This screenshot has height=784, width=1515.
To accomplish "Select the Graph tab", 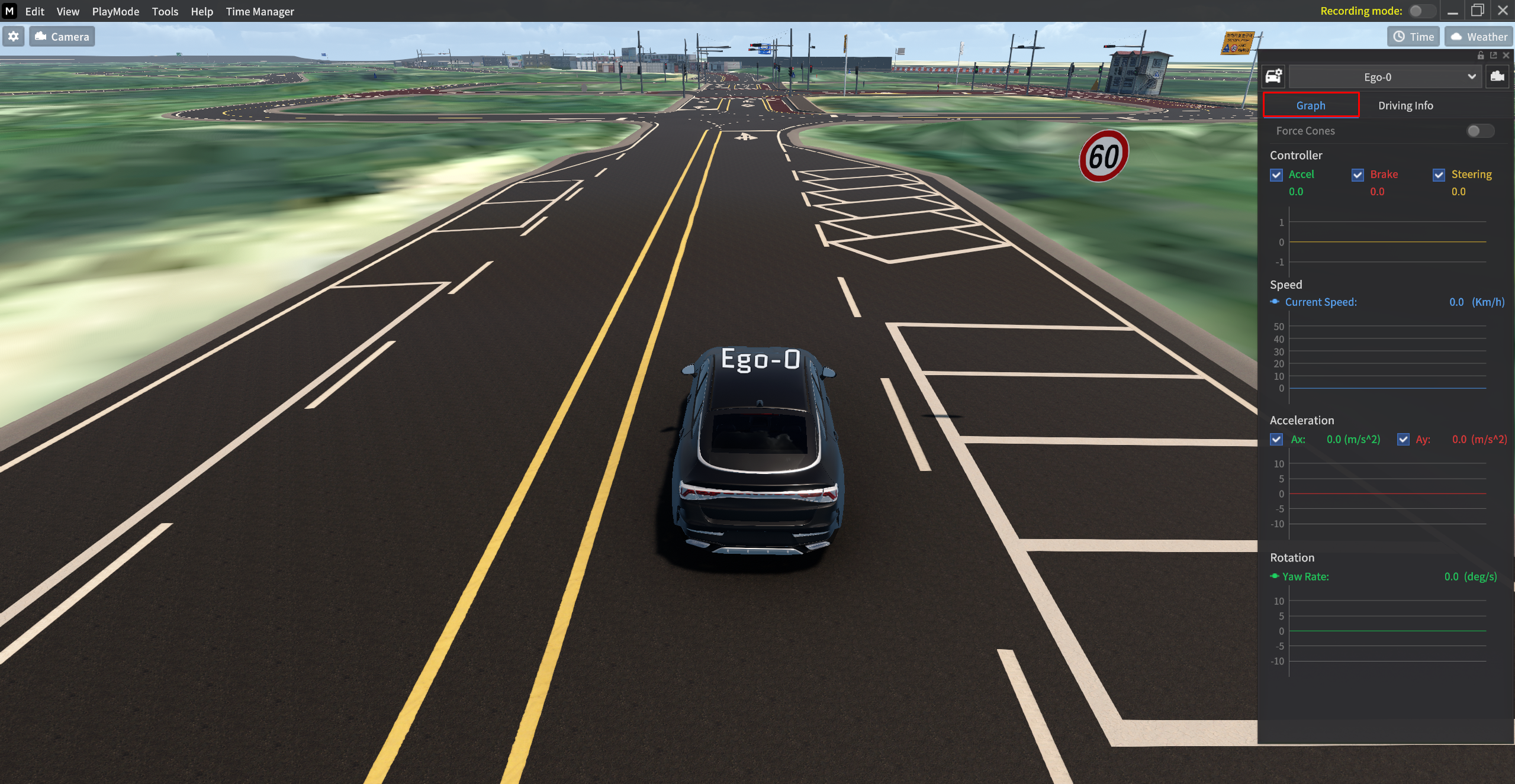I will [1310, 105].
